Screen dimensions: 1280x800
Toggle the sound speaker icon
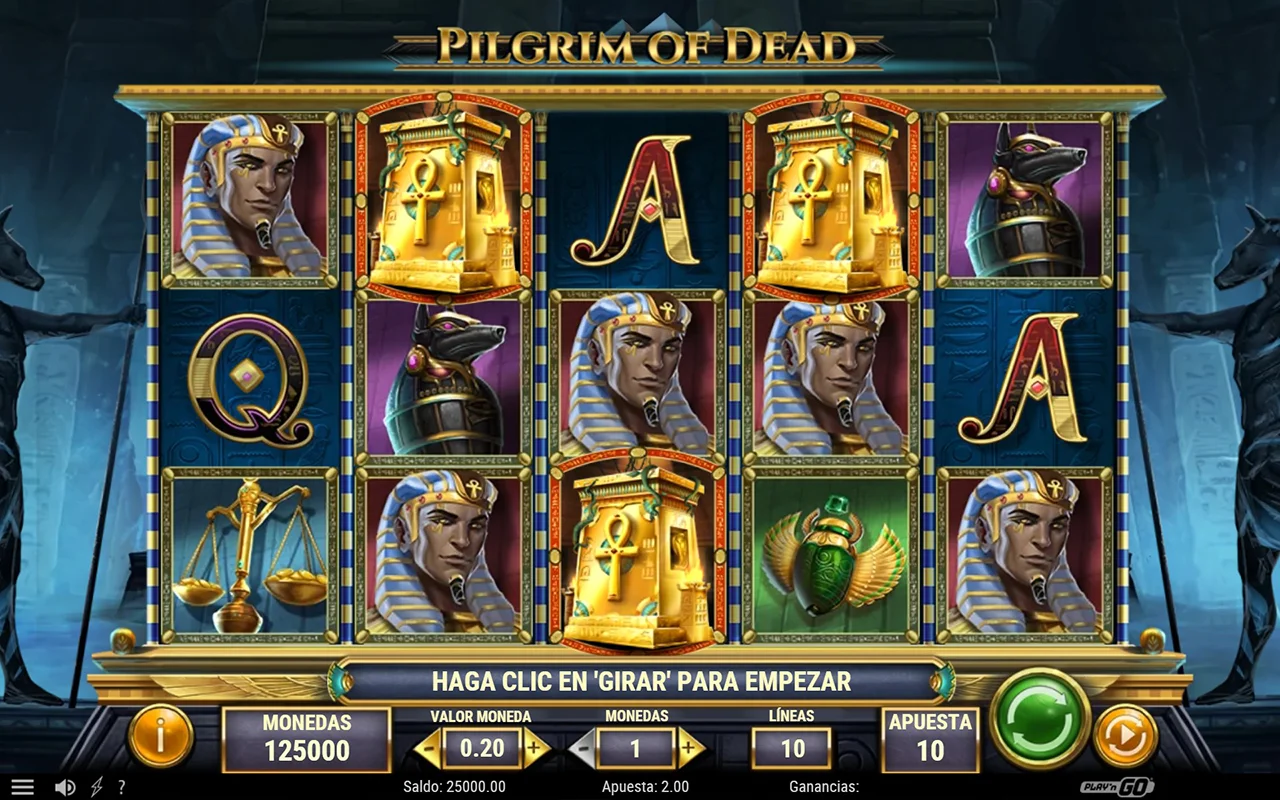pos(65,787)
